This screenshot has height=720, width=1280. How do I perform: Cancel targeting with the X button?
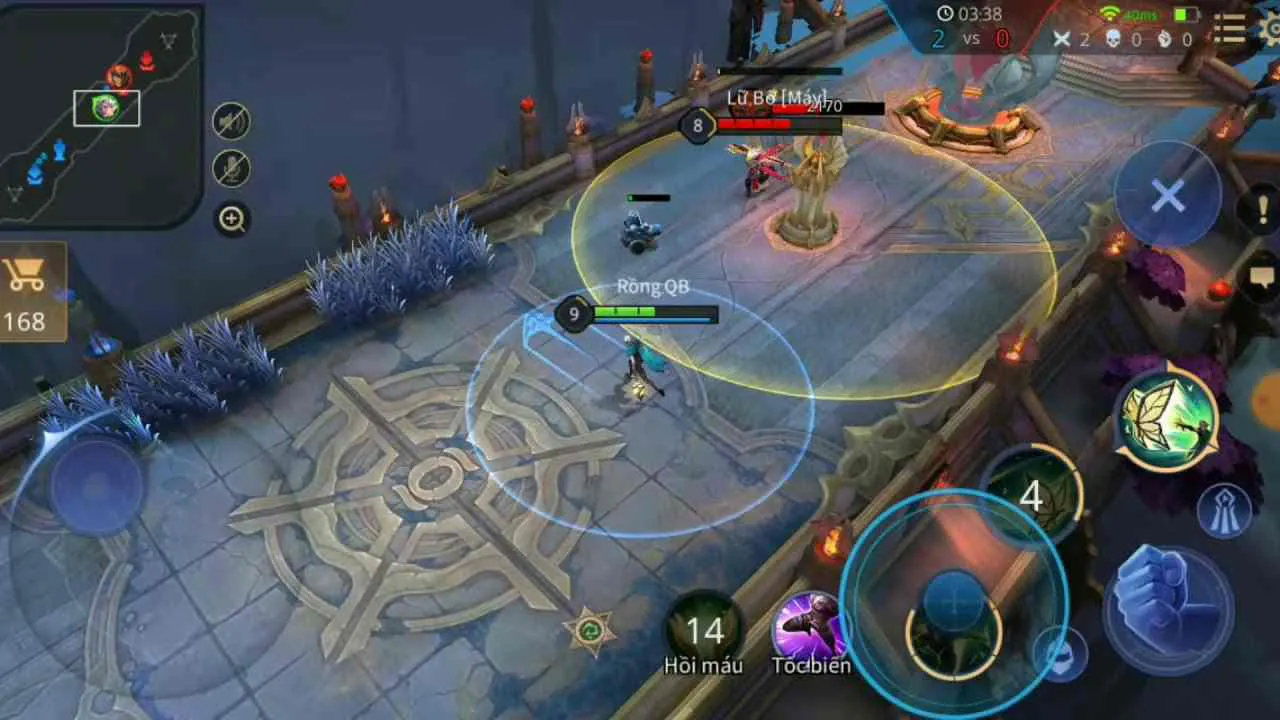1167,197
